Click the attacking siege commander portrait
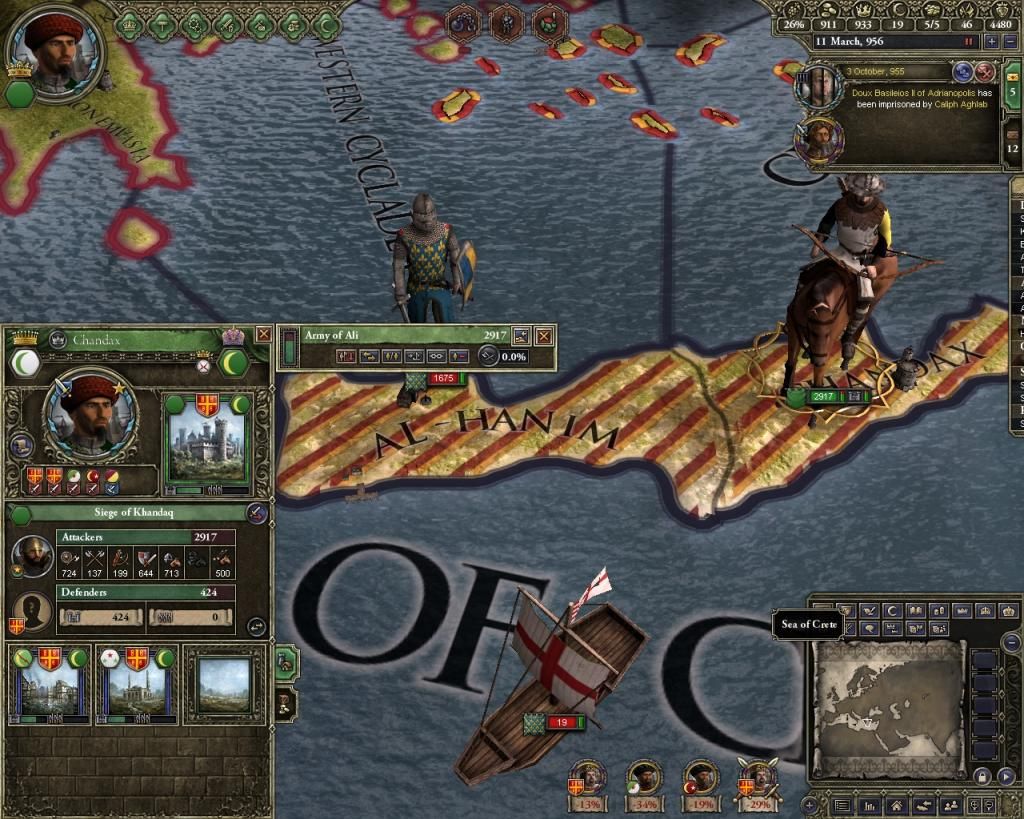 coord(34,557)
